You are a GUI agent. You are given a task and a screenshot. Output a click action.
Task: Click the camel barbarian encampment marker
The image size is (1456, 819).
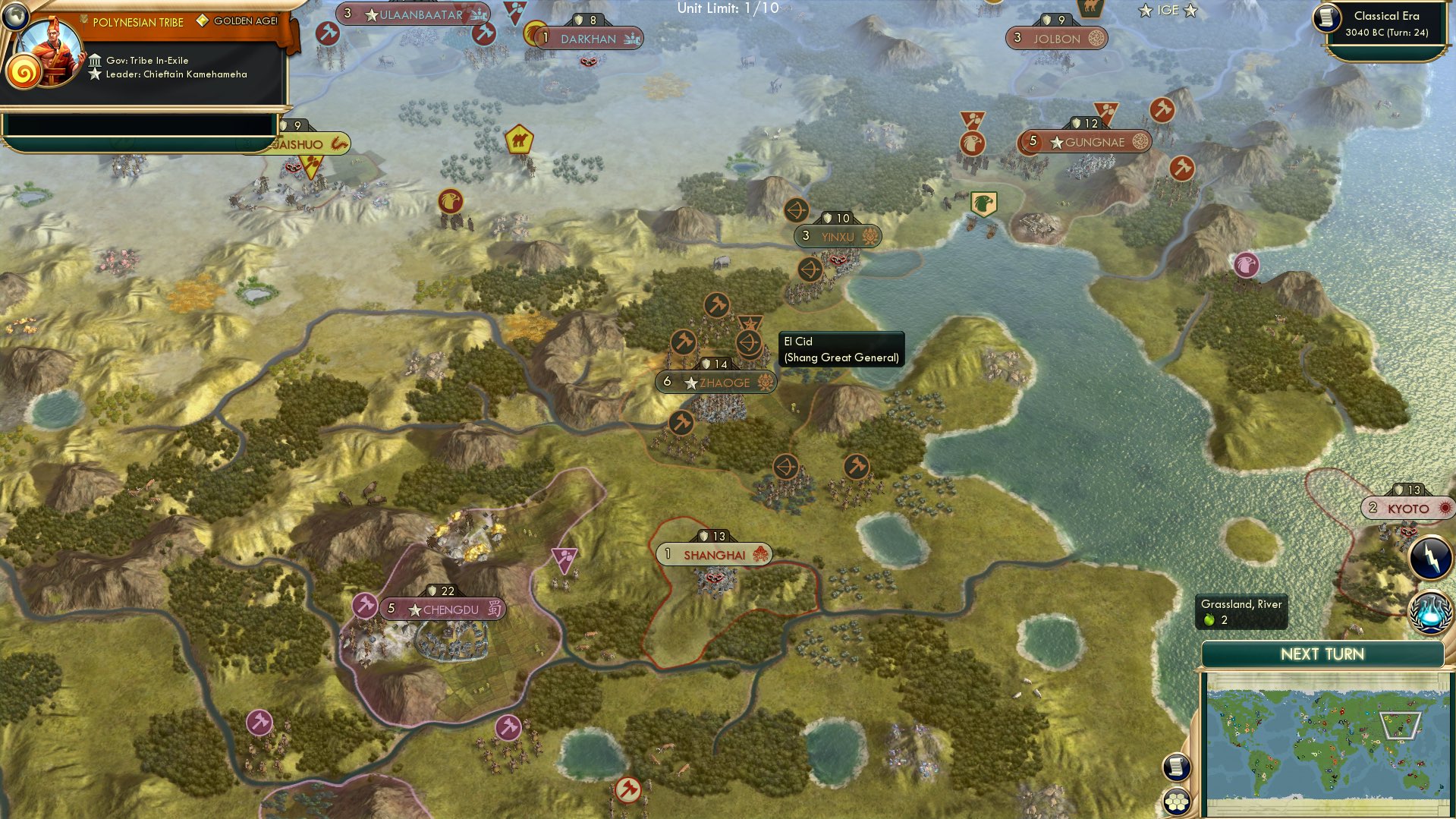tap(520, 140)
